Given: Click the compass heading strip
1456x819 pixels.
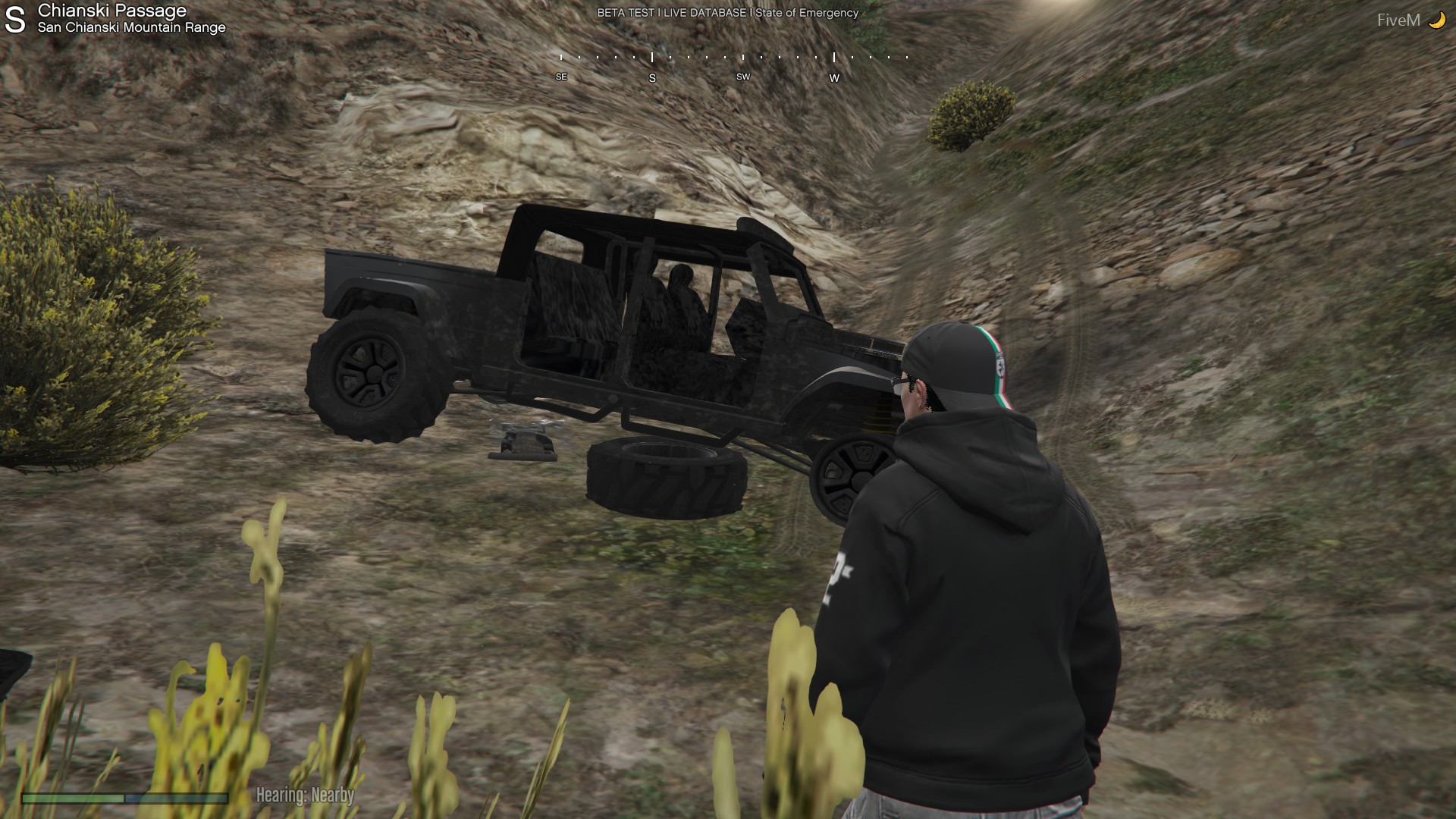Looking at the screenshot, I should coord(733,65).
